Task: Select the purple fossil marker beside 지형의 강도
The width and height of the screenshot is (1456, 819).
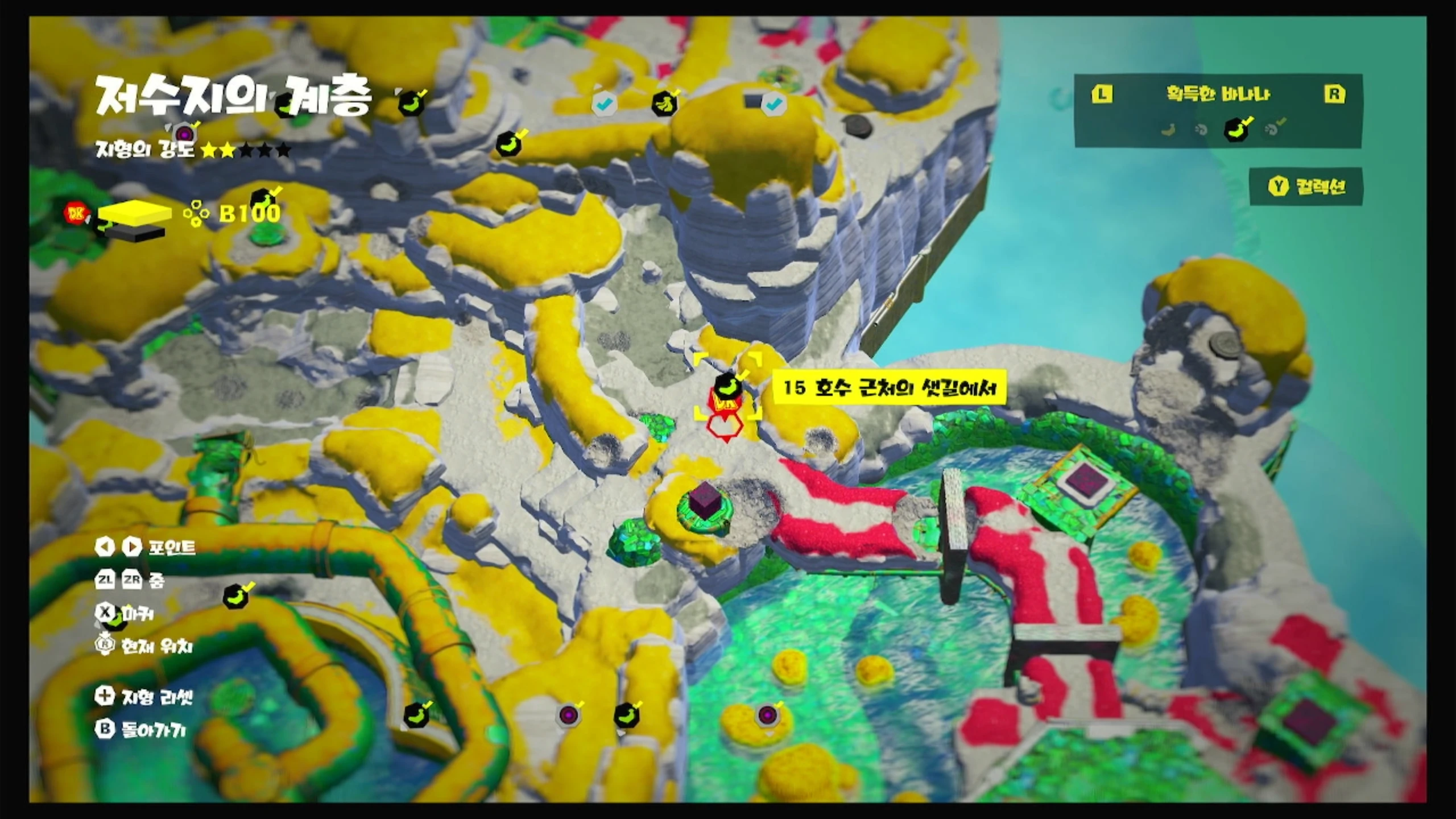Action: (x=184, y=134)
